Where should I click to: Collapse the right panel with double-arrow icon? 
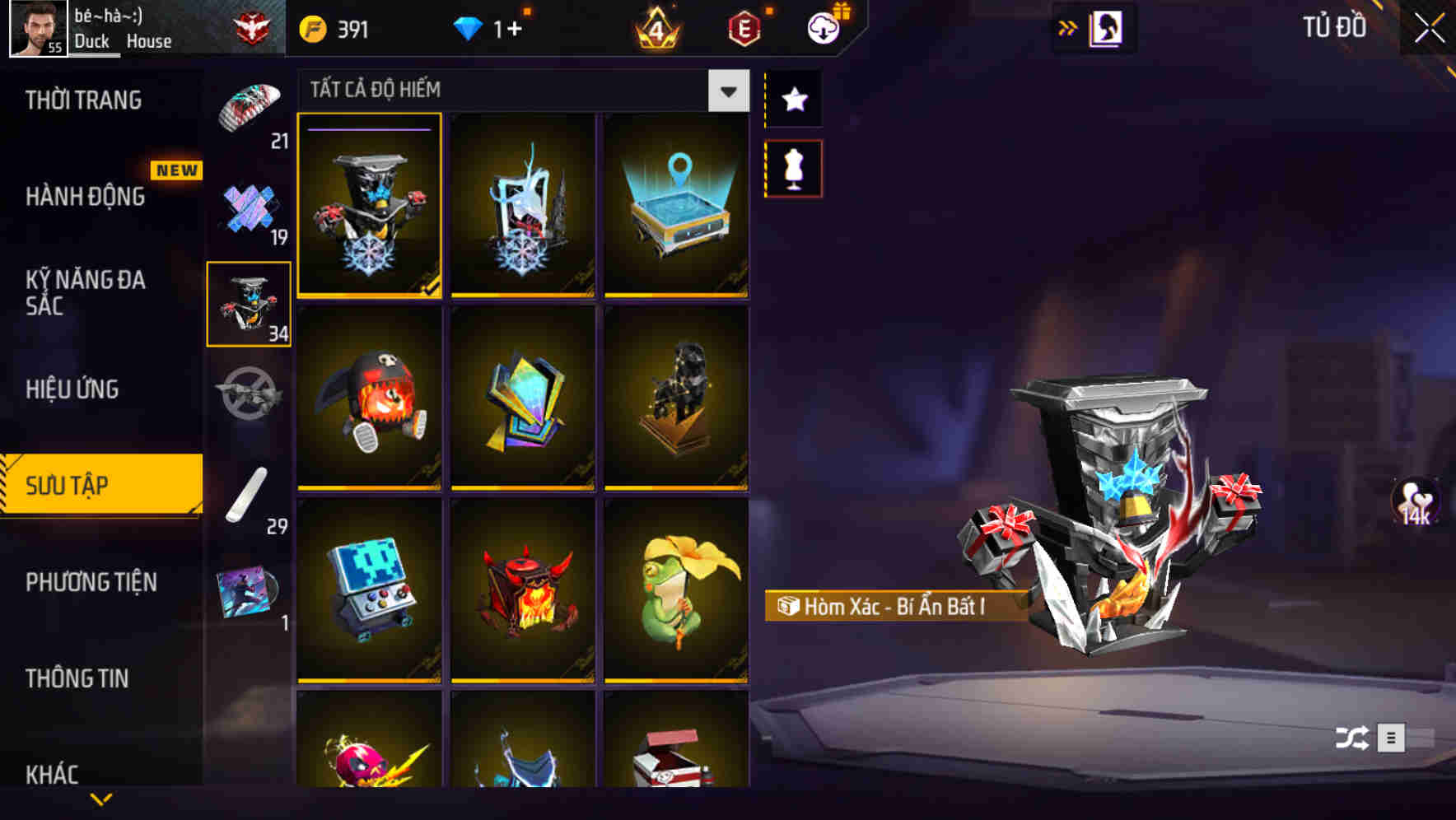tap(1068, 26)
